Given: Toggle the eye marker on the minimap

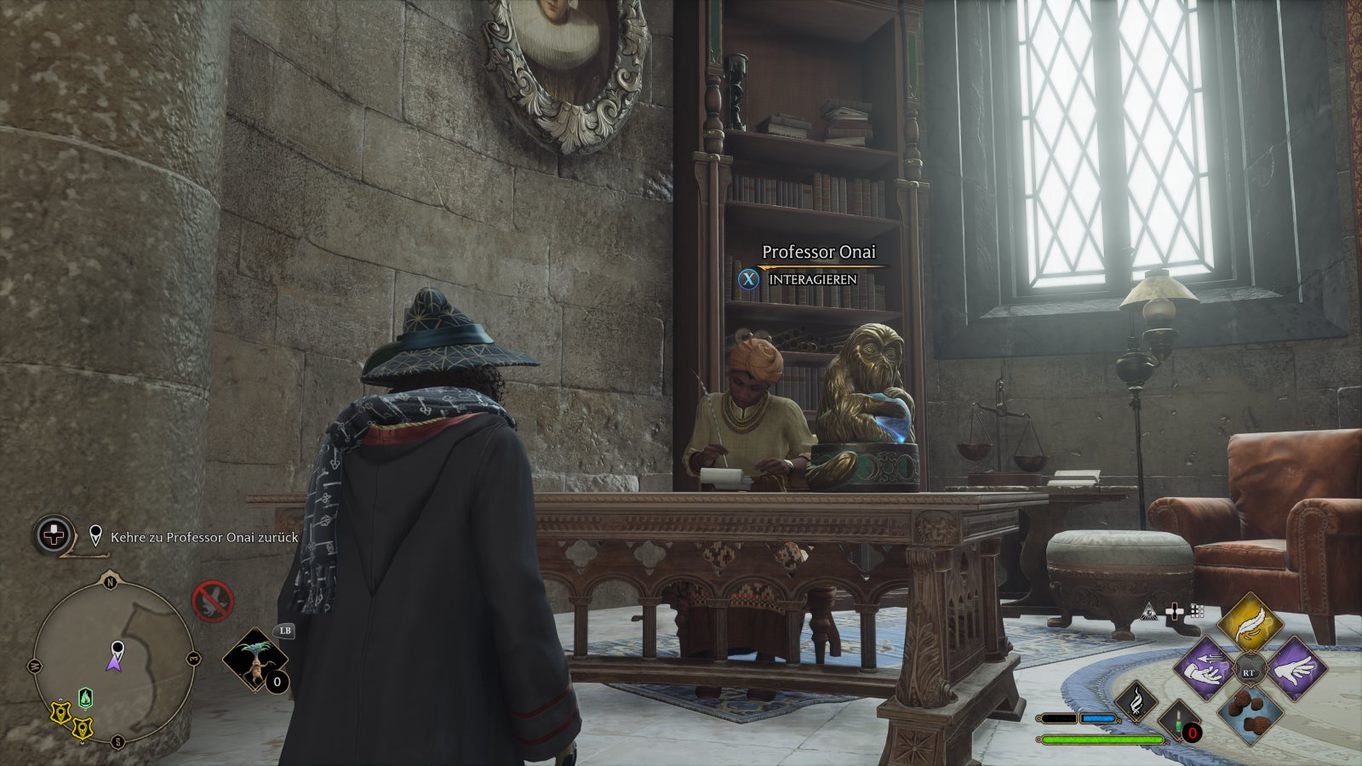Looking at the screenshot, I should (116, 649).
